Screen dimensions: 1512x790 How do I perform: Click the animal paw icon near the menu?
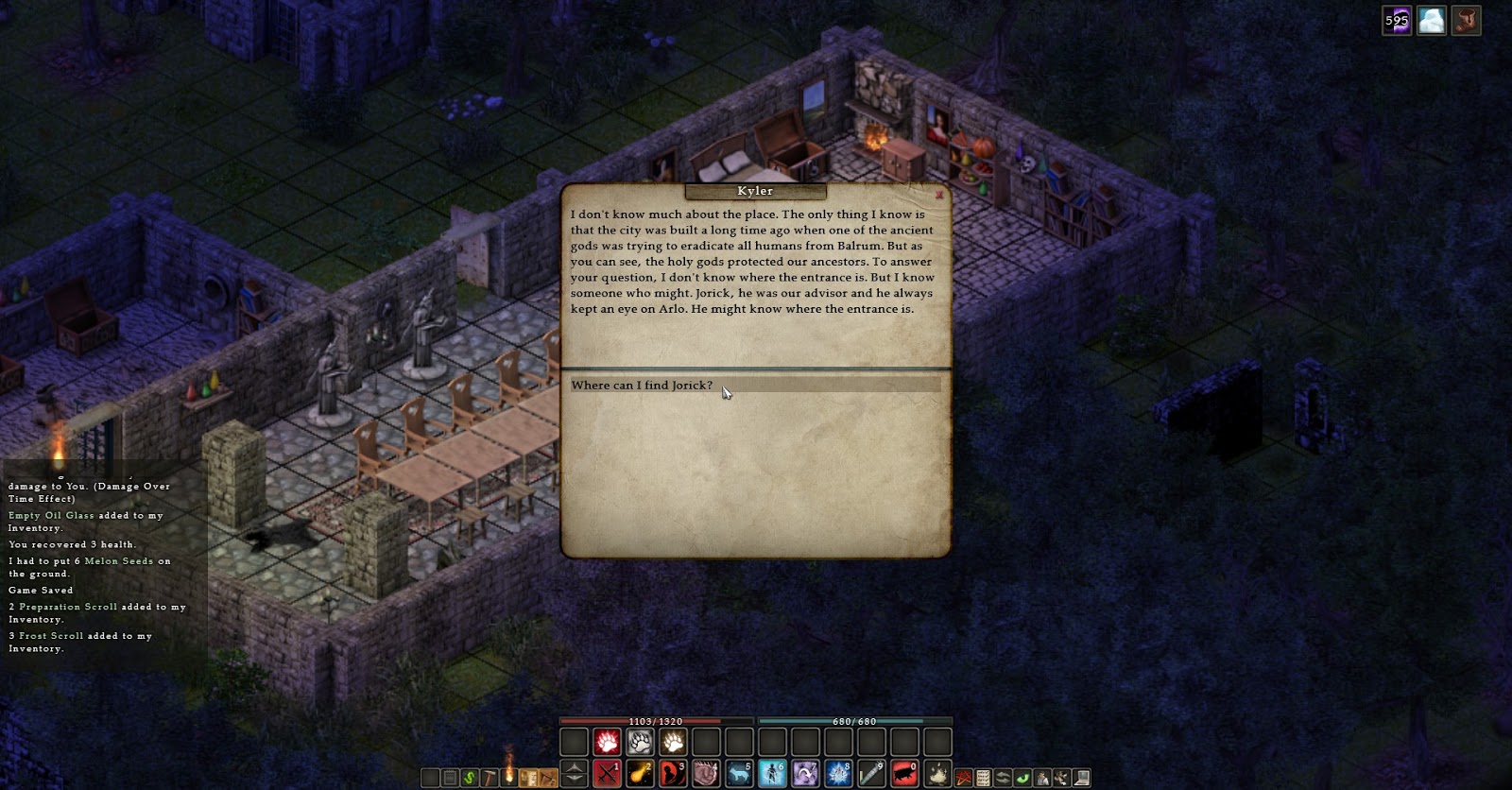coord(1061,777)
